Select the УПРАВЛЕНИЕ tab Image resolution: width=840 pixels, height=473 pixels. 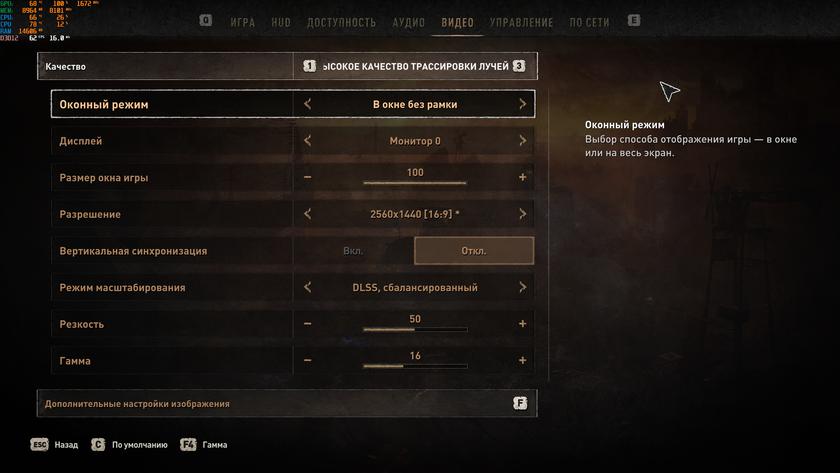[521, 22]
